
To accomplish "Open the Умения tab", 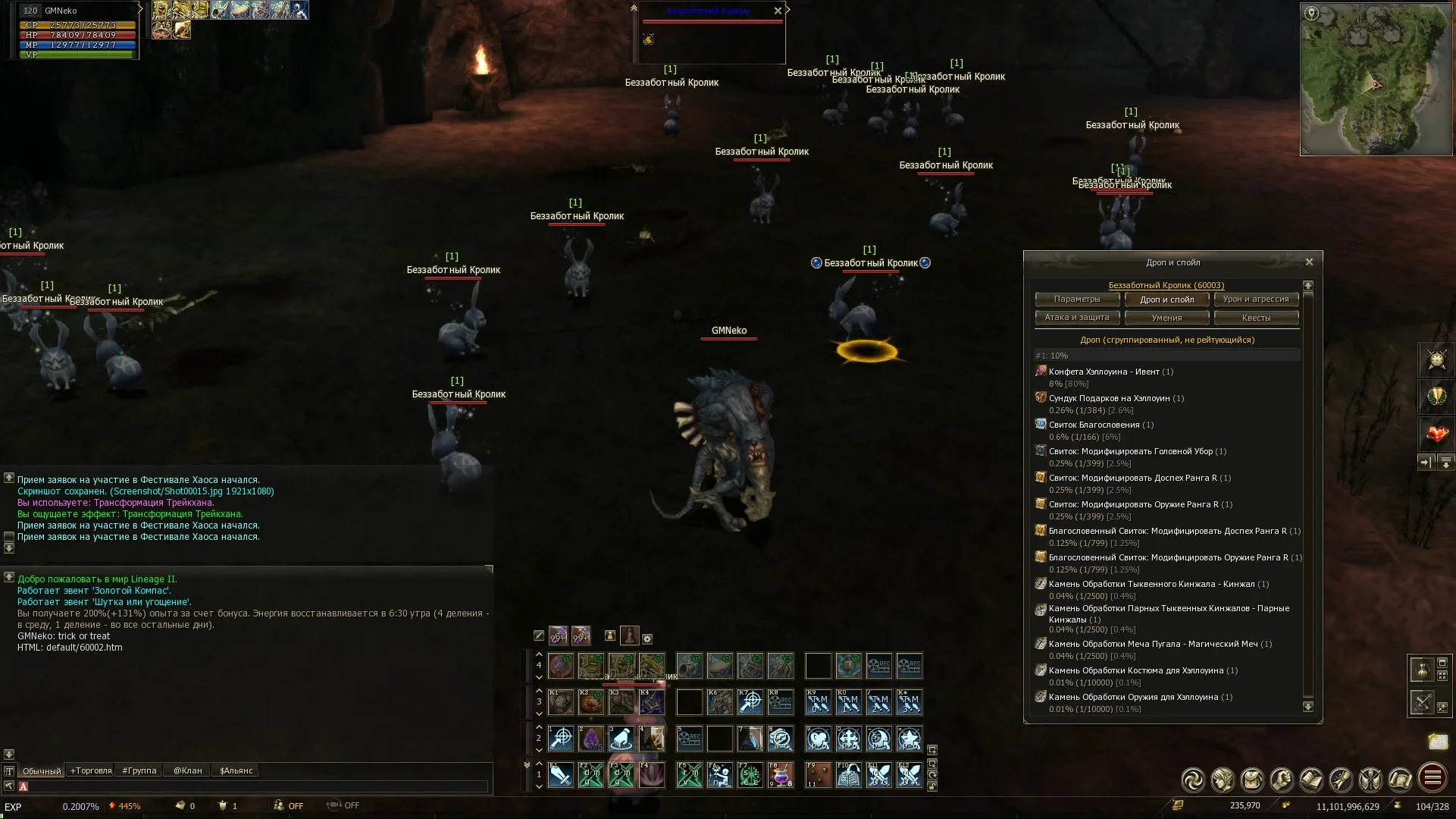I will (x=1166, y=318).
